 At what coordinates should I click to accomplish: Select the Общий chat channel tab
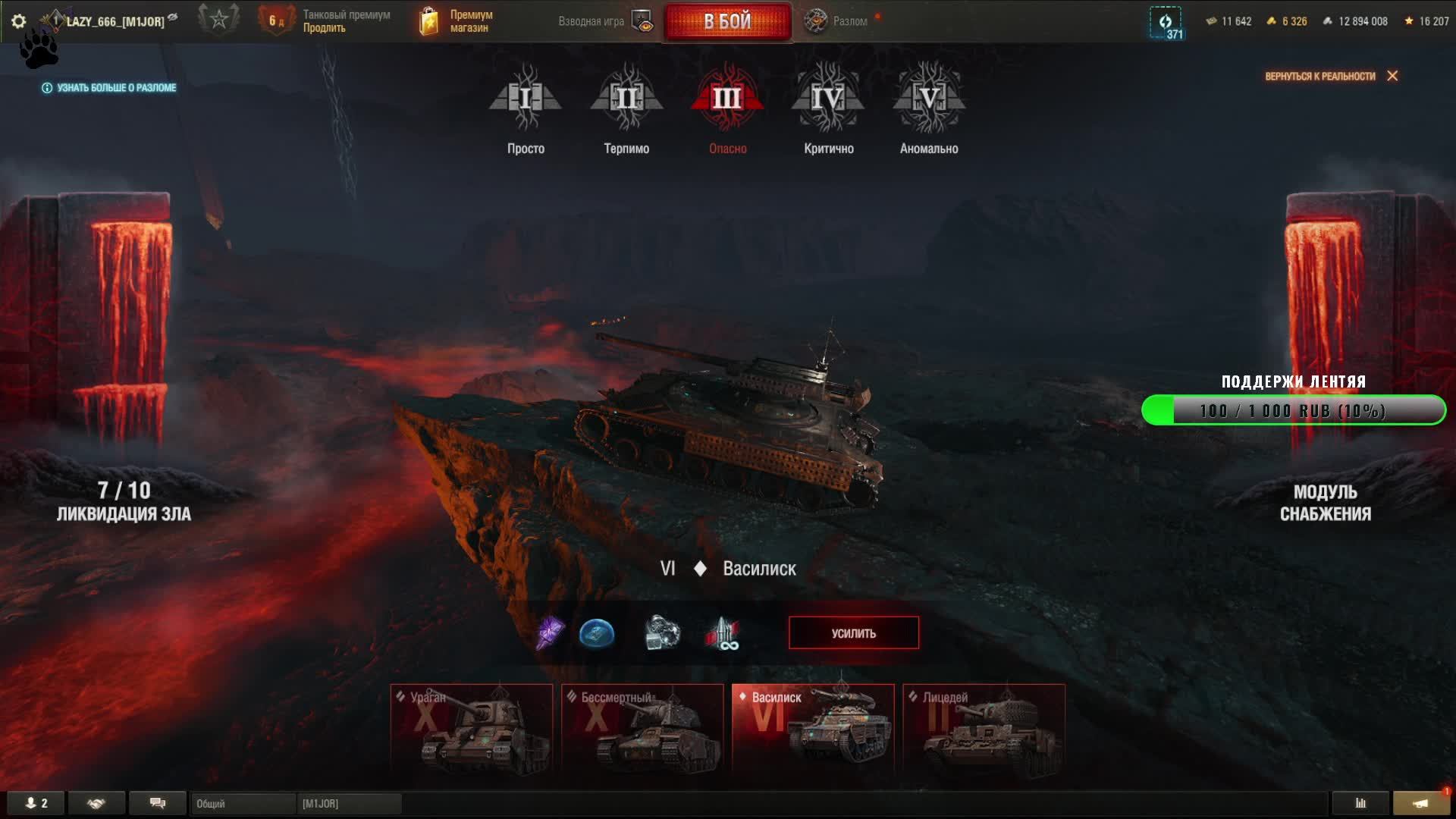point(243,803)
